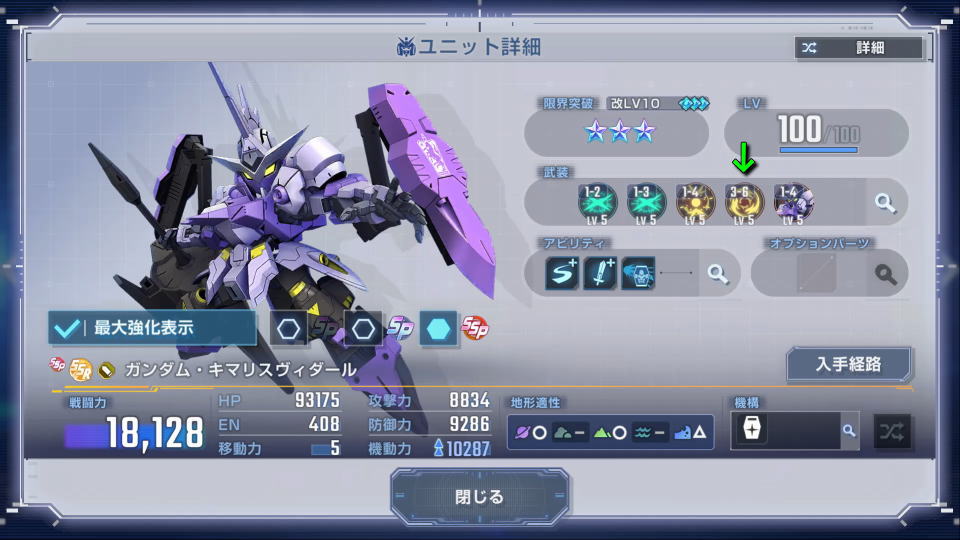Viewport: 960px width, 540px height.
Task: Open ability details magnifier in アビリティ row
Action: point(717,273)
